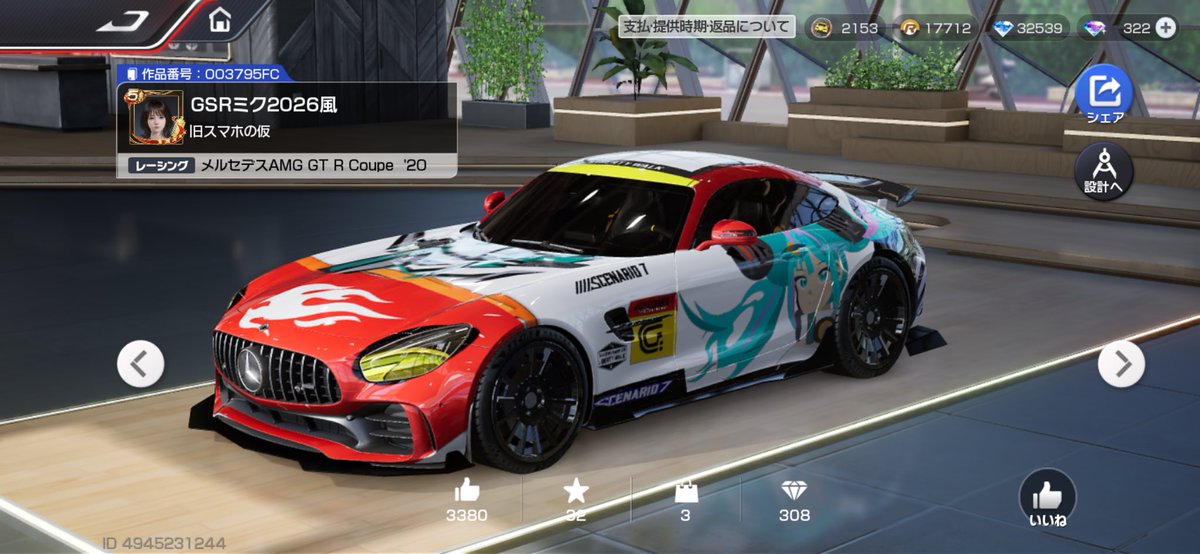Give this design a like (いいね)

pyautogui.click(x=1047, y=497)
